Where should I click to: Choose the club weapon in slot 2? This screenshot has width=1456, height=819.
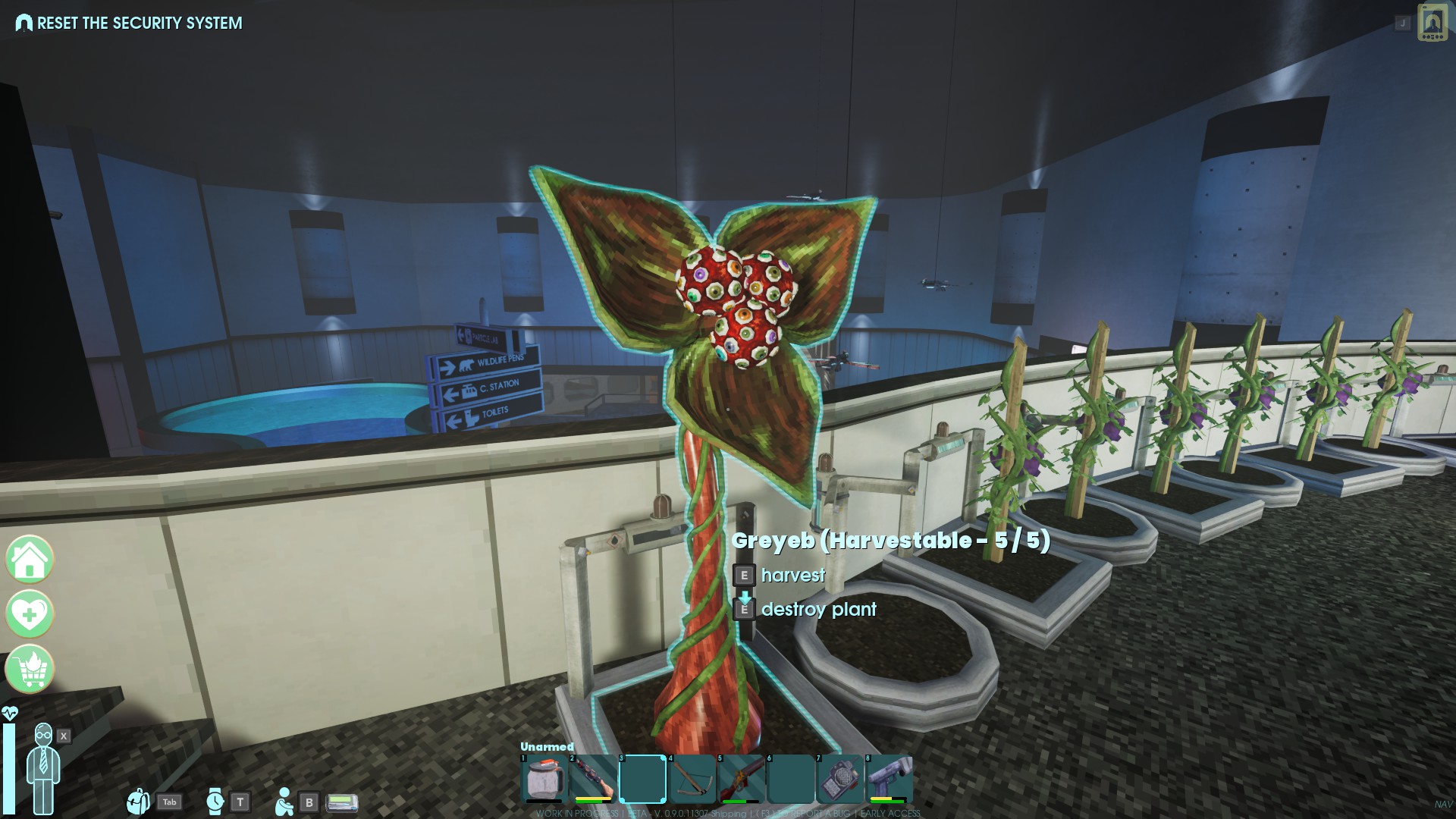(x=593, y=778)
